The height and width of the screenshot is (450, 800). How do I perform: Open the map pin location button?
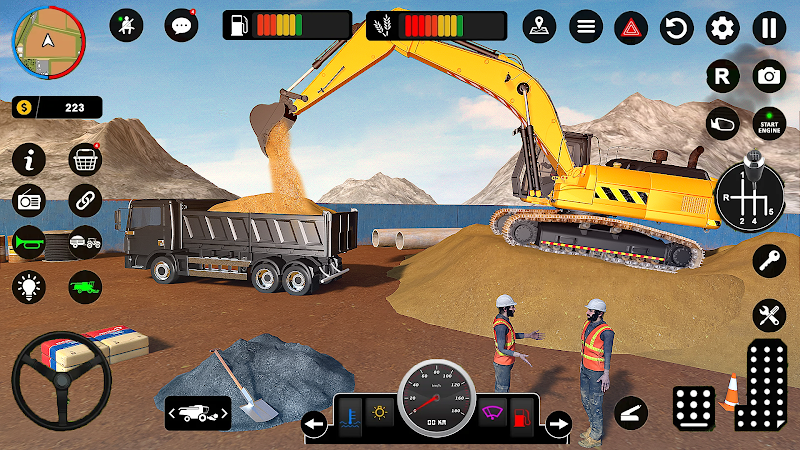pyautogui.click(x=540, y=27)
